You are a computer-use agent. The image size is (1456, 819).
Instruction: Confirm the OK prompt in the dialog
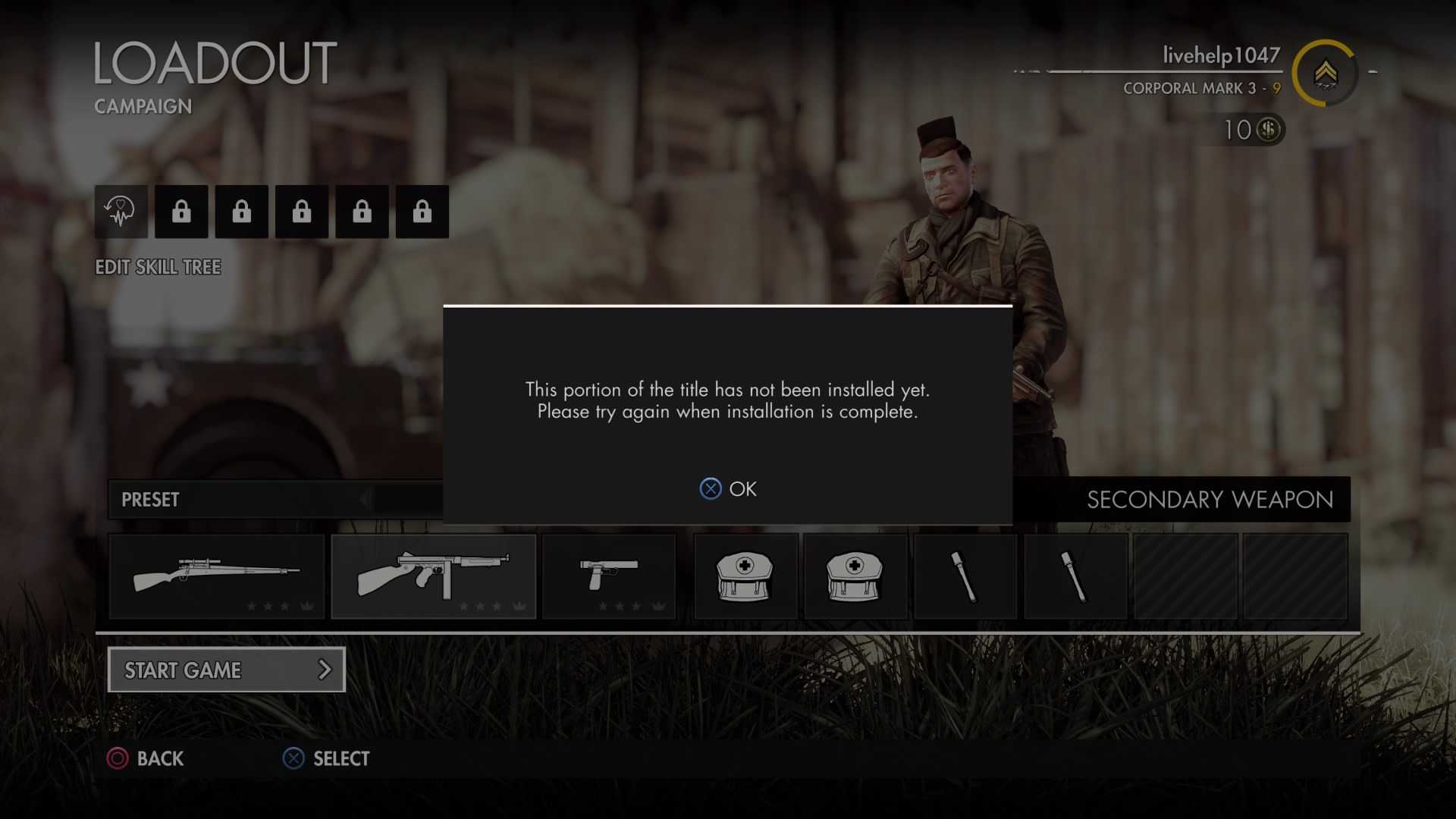click(728, 489)
